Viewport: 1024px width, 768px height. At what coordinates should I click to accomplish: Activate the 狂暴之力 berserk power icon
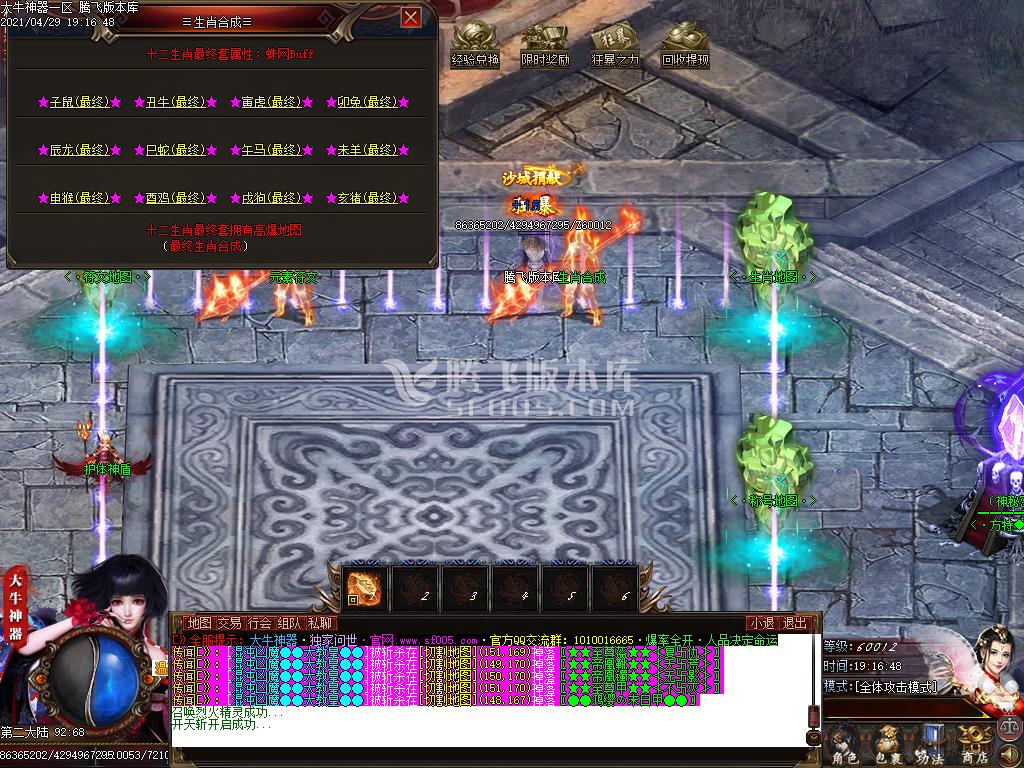(615, 46)
